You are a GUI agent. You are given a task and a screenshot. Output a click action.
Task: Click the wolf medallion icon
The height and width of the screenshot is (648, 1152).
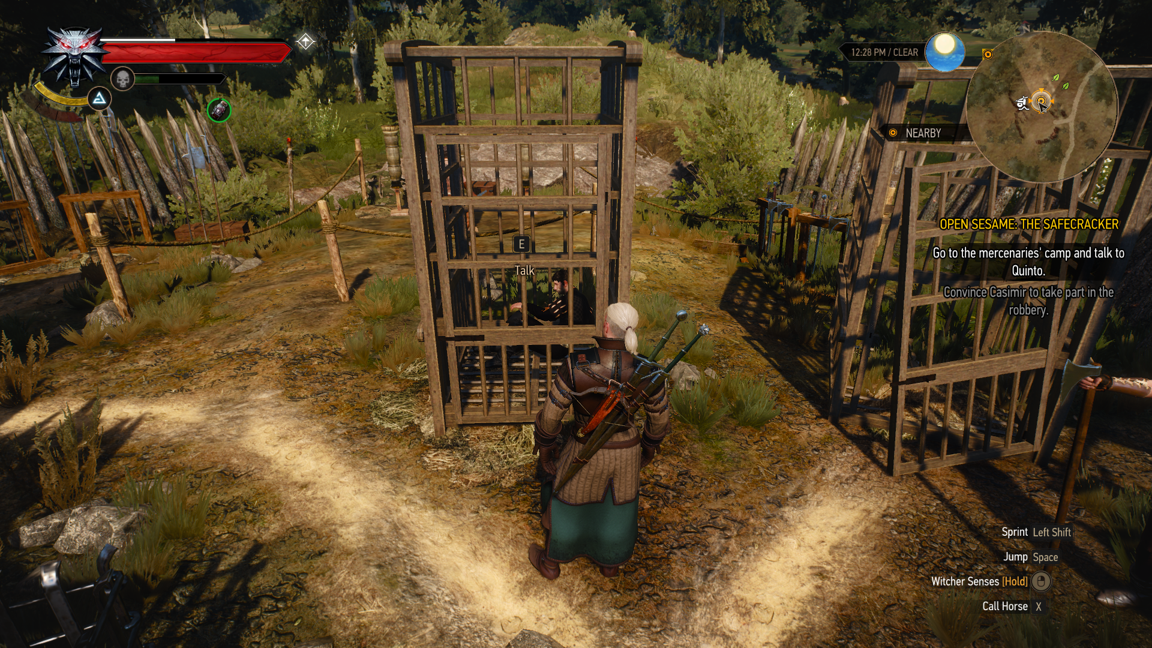(73, 55)
